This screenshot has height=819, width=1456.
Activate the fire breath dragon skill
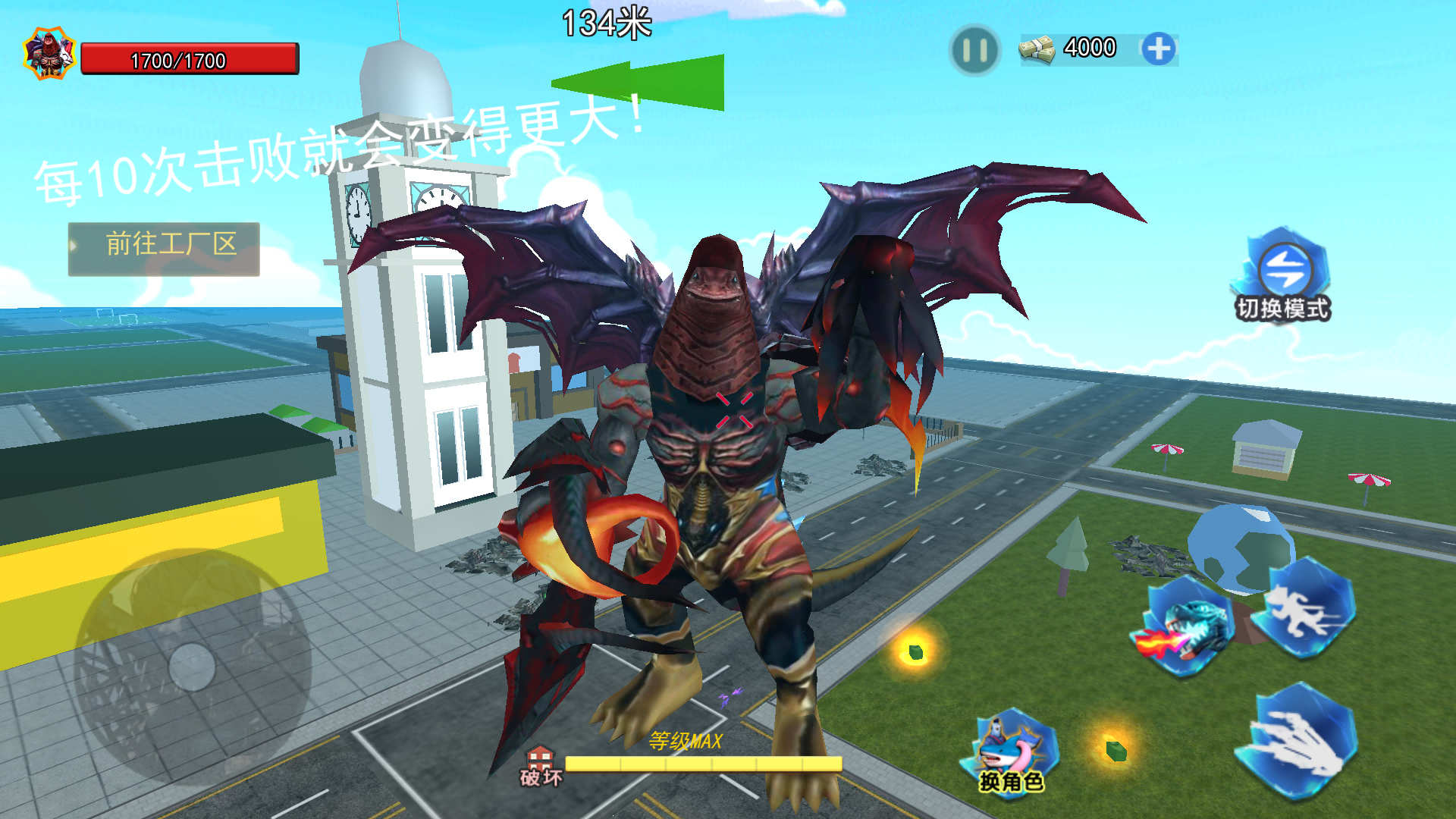pos(1188,626)
